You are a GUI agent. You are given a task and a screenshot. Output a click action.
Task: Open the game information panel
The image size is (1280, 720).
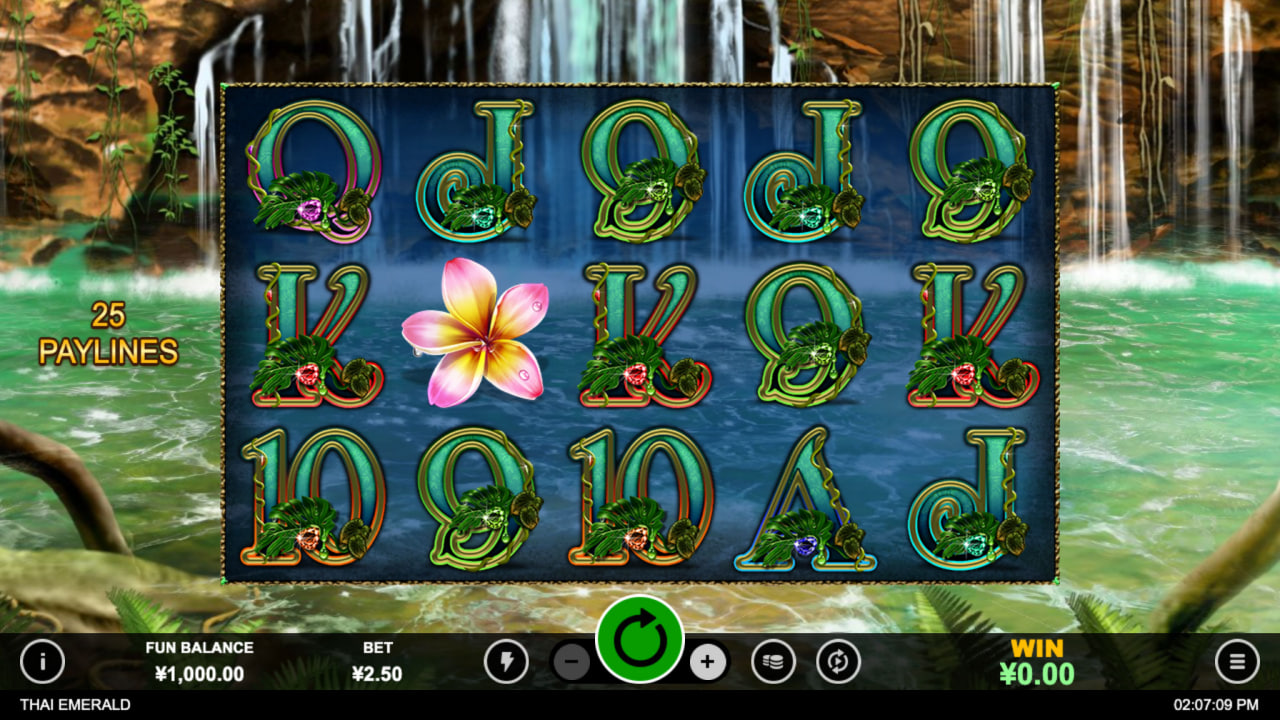point(42,662)
